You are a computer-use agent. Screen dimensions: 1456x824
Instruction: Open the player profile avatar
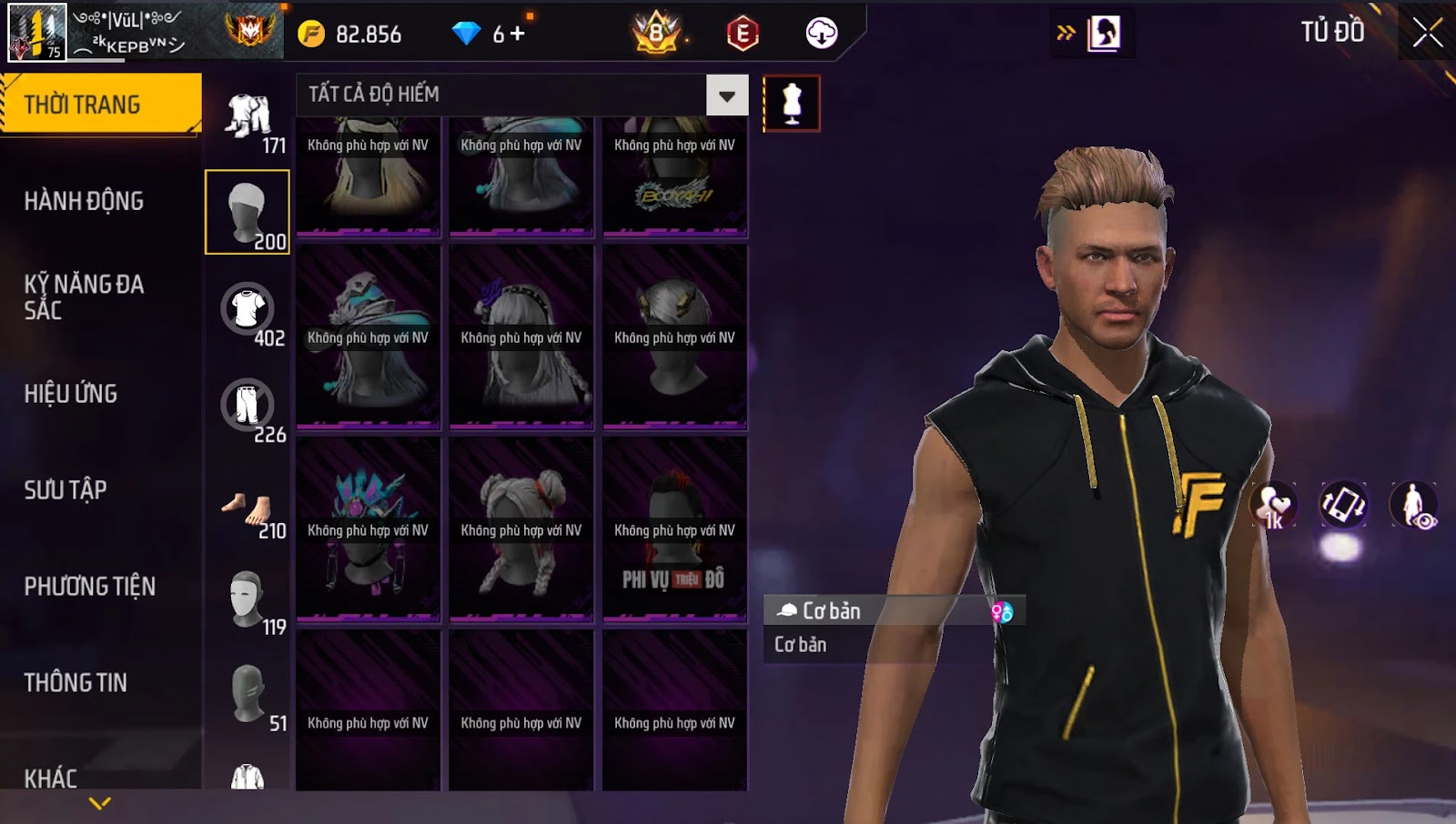pyautogui.click(x=36, y=33)
